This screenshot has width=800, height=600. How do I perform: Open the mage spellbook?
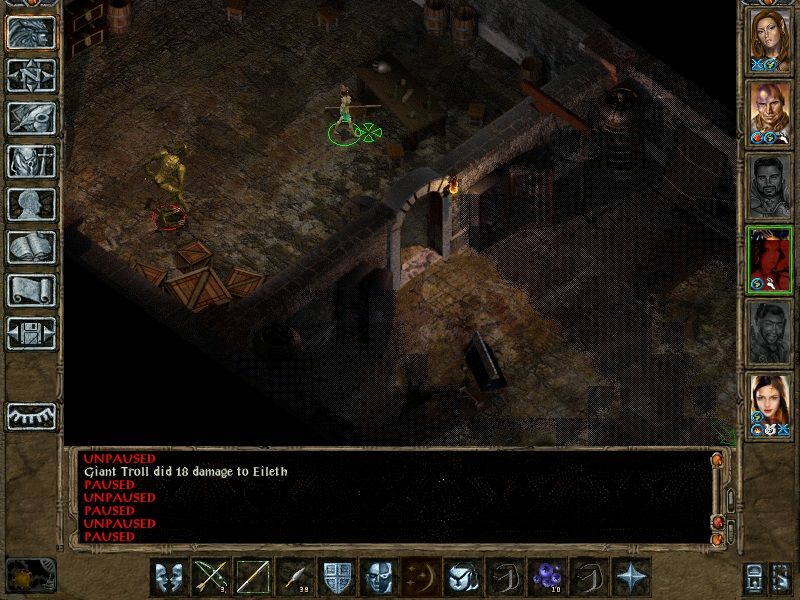pos(31,247)
